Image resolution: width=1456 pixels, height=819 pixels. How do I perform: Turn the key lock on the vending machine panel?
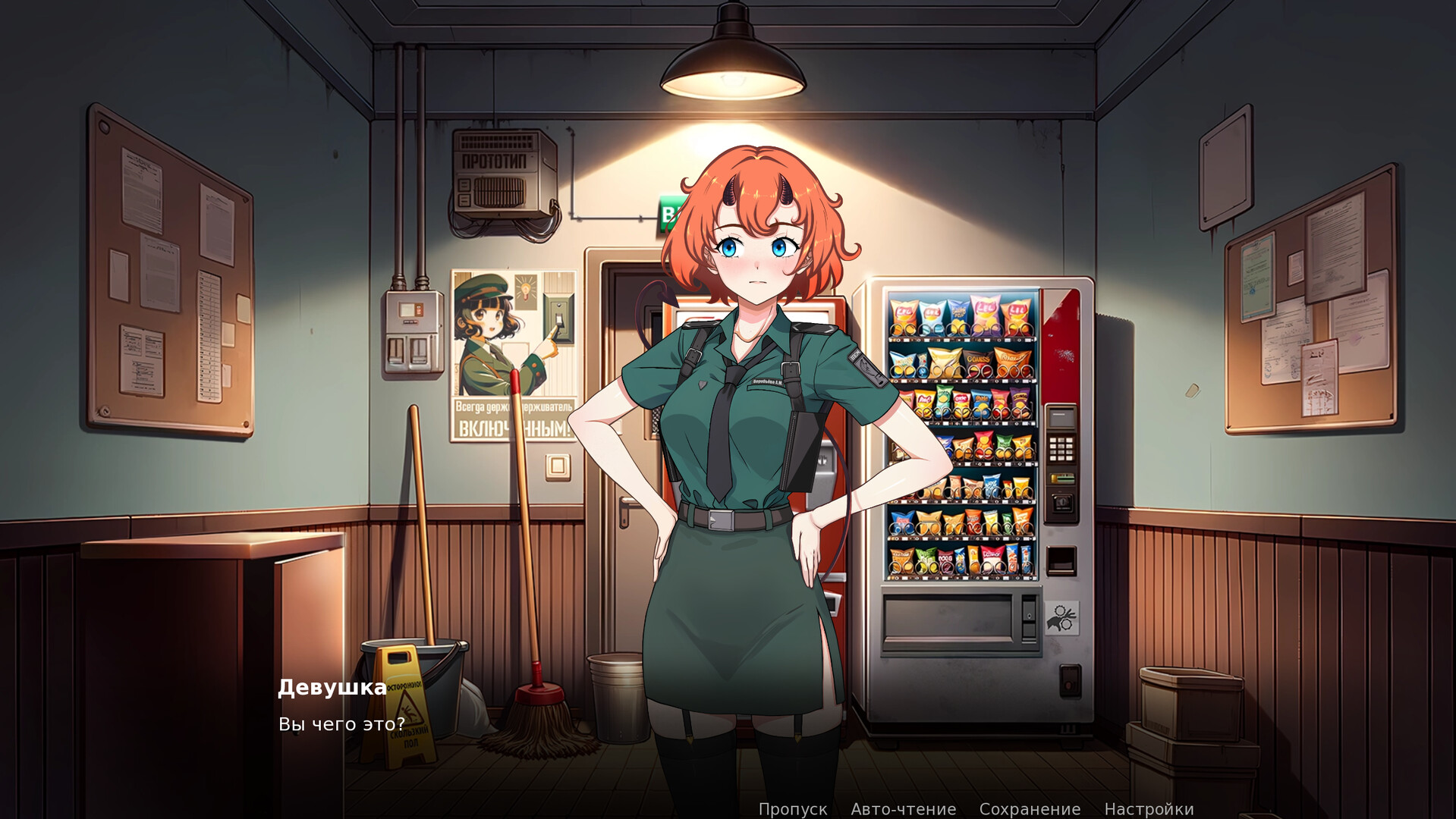(1061, 503)
